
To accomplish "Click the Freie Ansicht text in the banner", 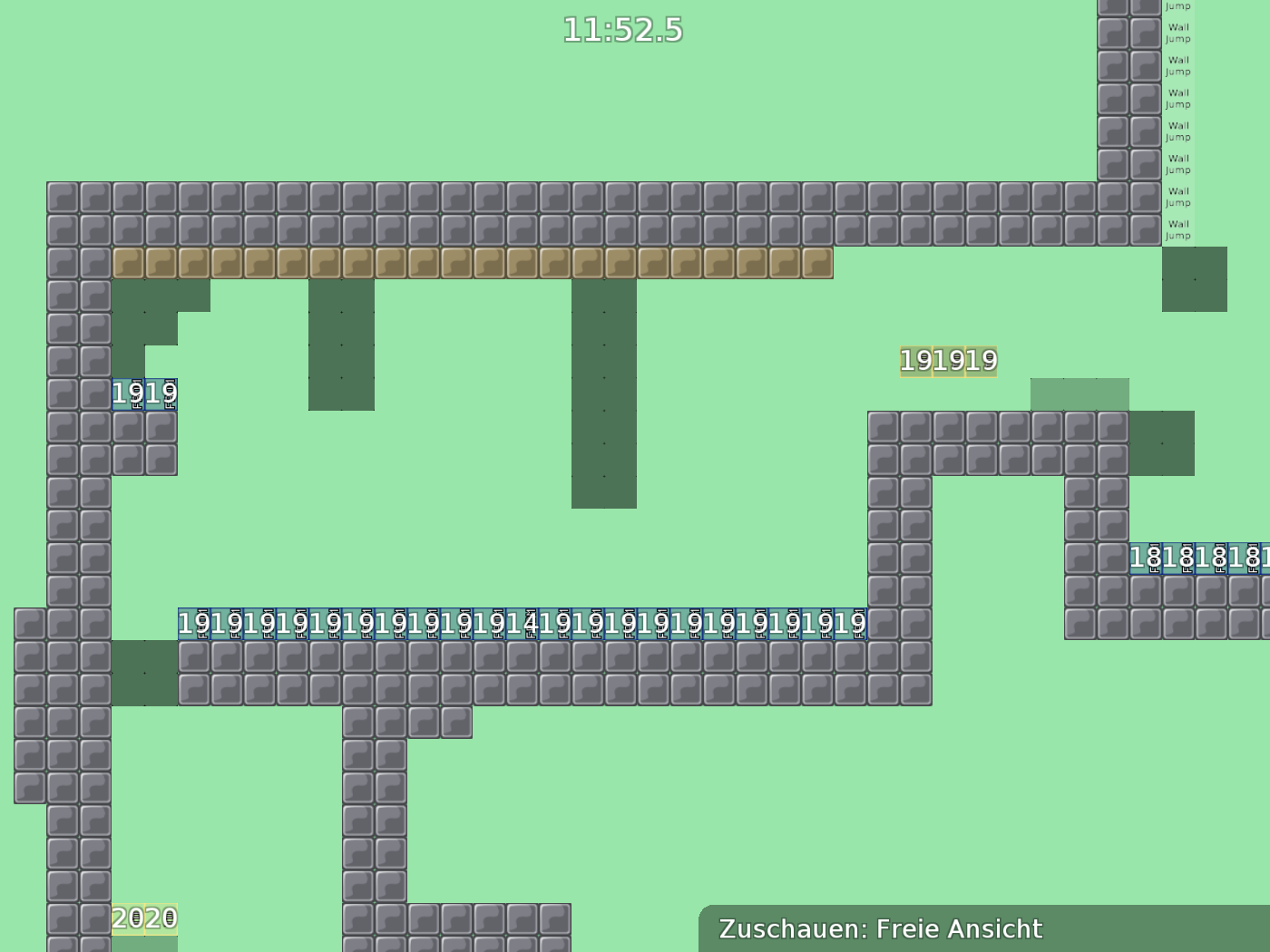I will [958, 929].
